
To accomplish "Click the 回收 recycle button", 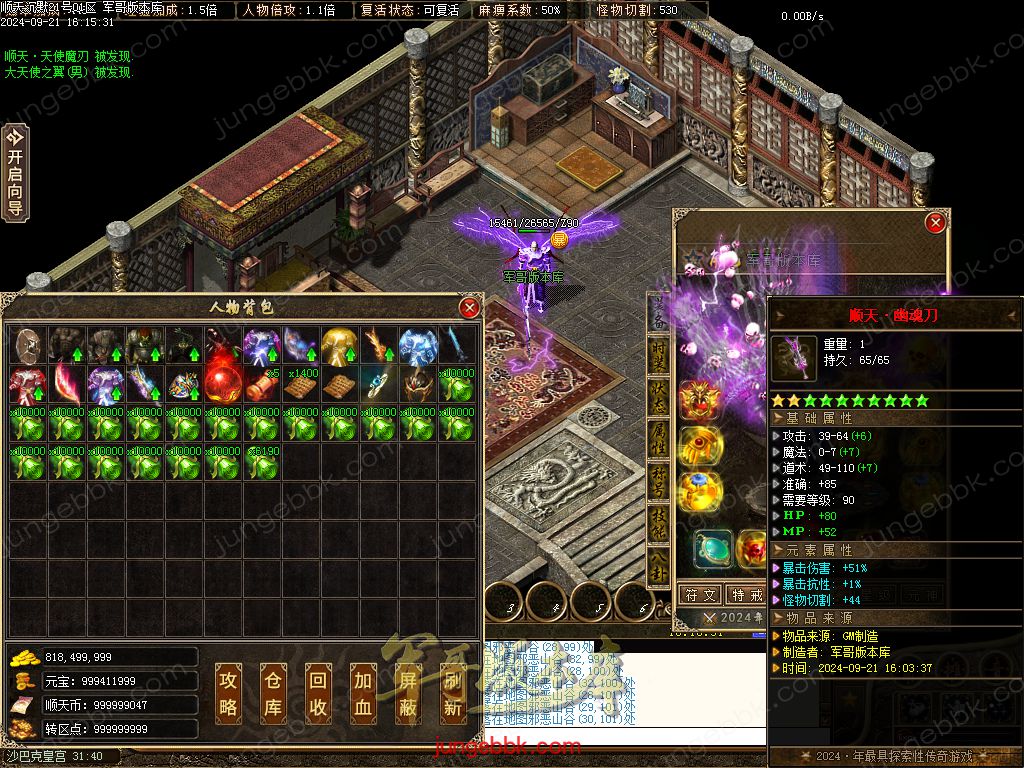I will click(x=318, y=694).
